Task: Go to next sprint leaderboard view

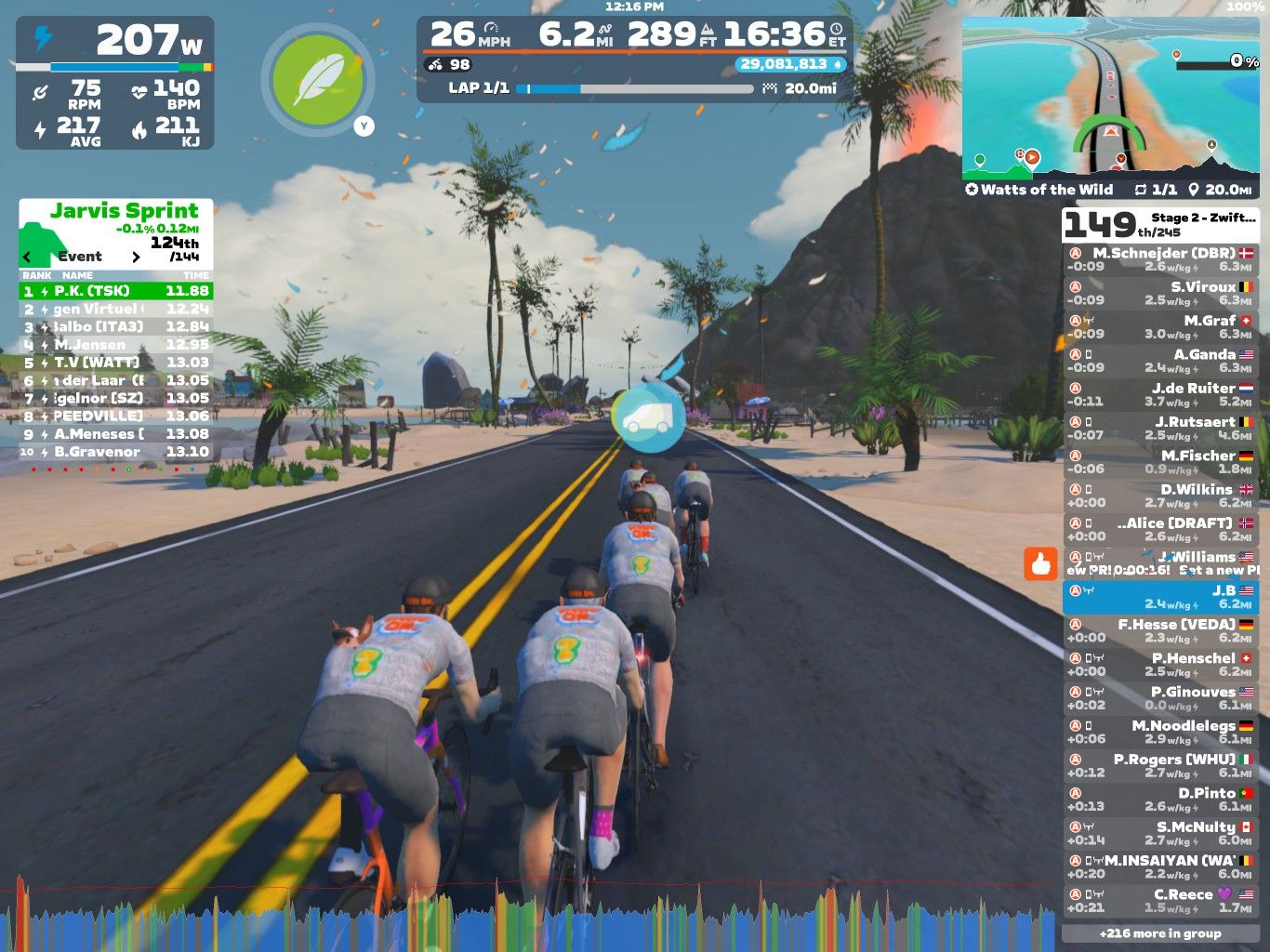Action: [136, 257]
